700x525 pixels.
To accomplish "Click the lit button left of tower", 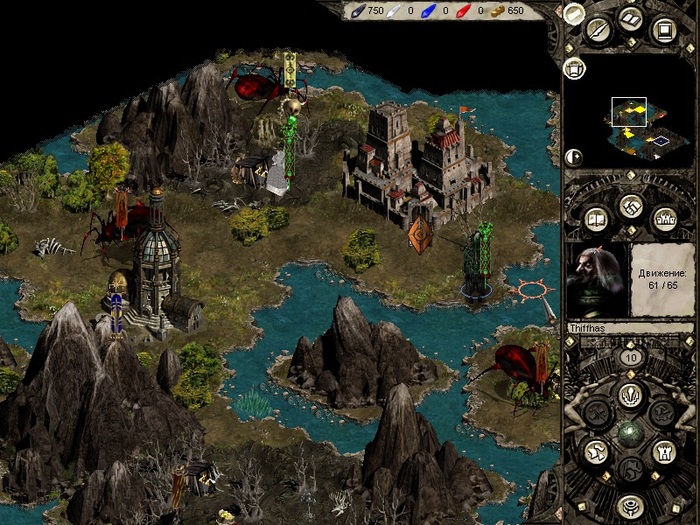I will [596, 451].
